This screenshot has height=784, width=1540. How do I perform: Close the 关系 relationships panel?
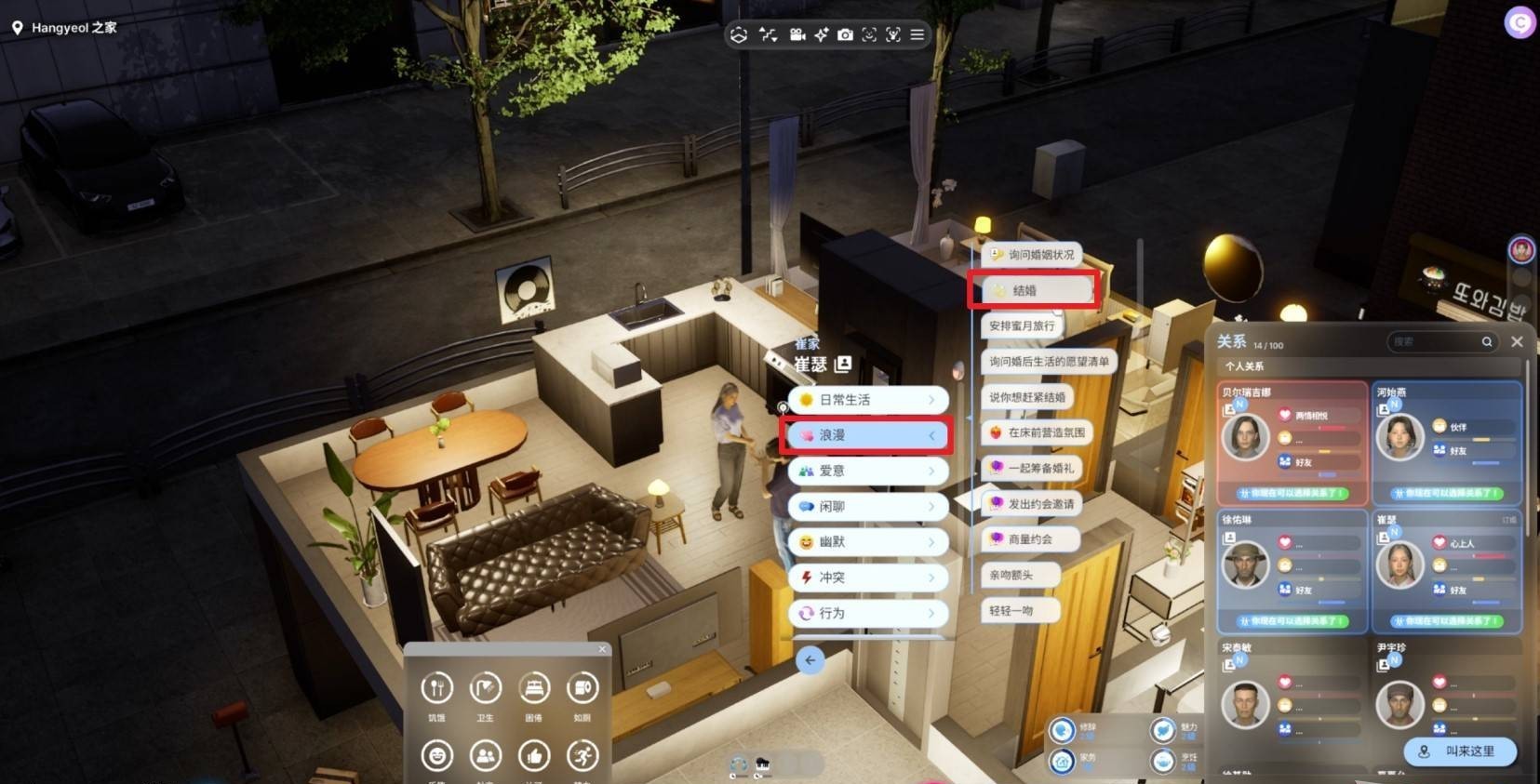(x=1517, y=342)
